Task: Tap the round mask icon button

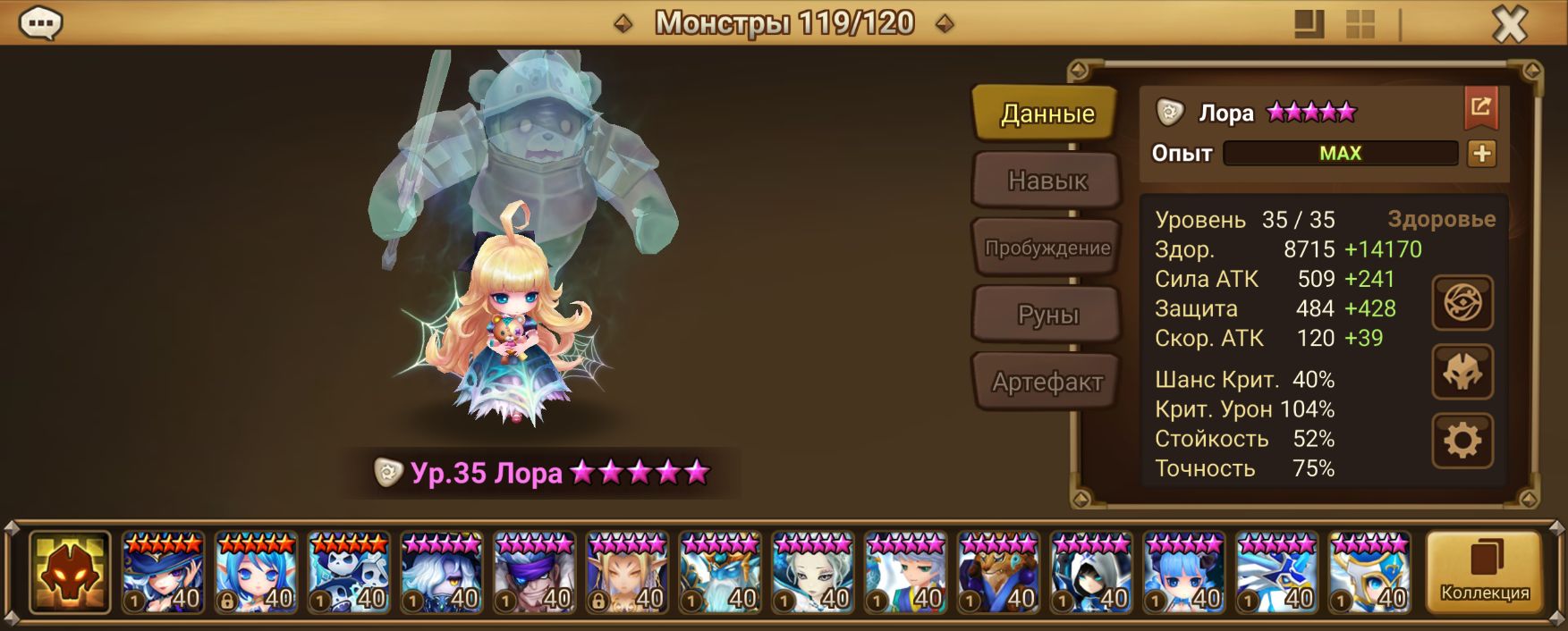Action: coord(1462,372)
